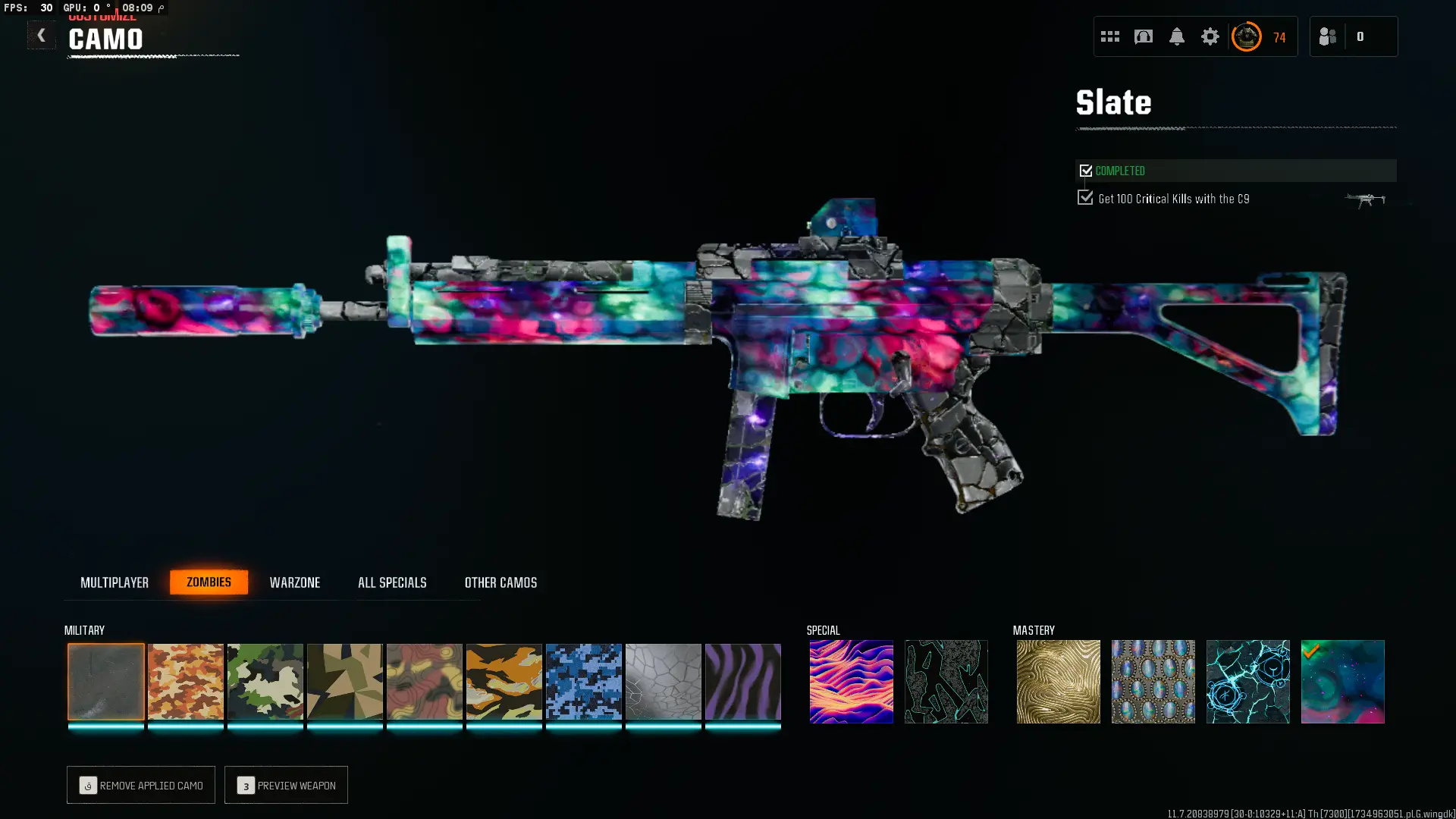
Task: Check notifications via the bell icon
Action: (1177, 36)
